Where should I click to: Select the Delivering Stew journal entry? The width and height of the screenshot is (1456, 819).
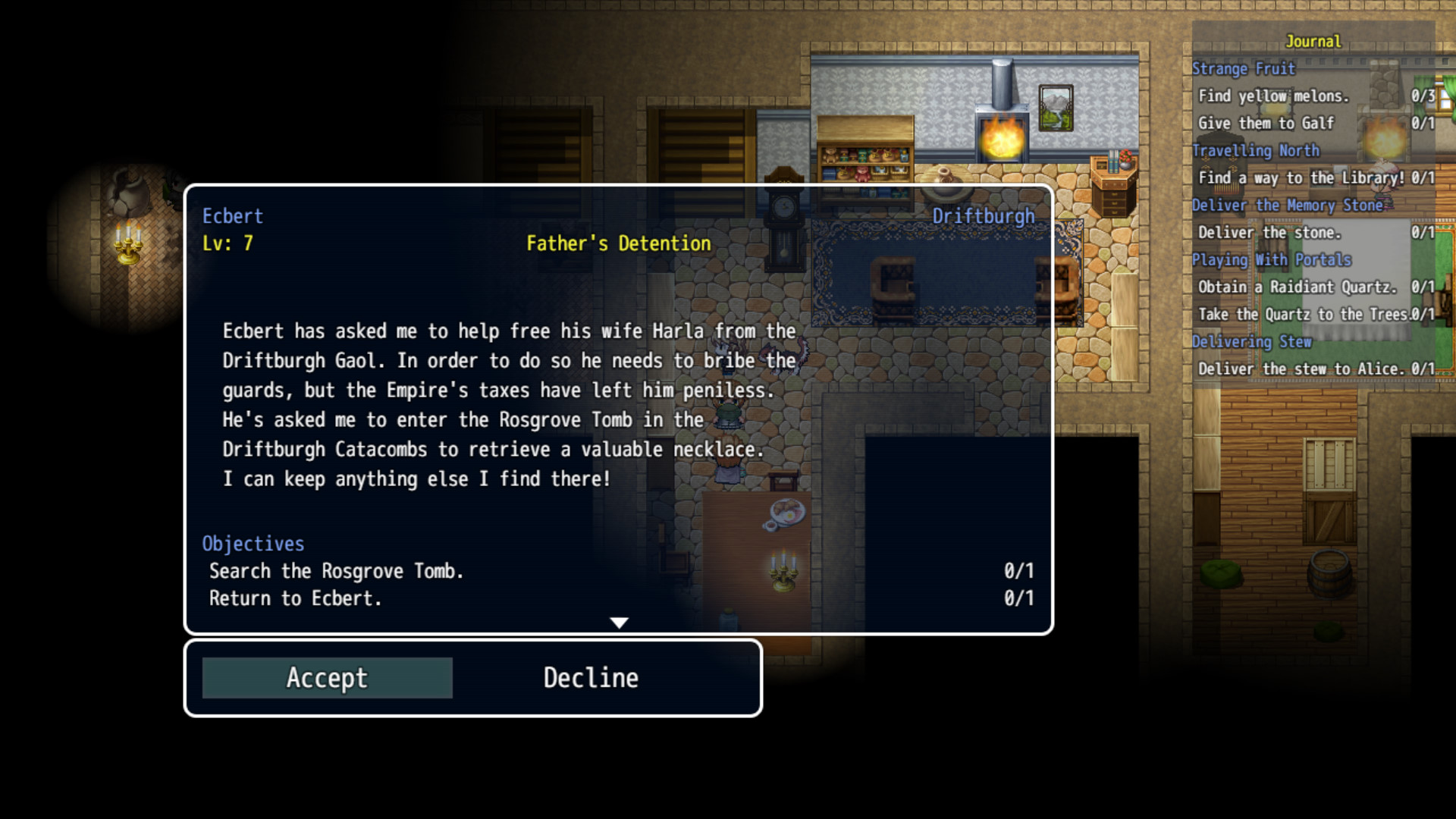1253,341
